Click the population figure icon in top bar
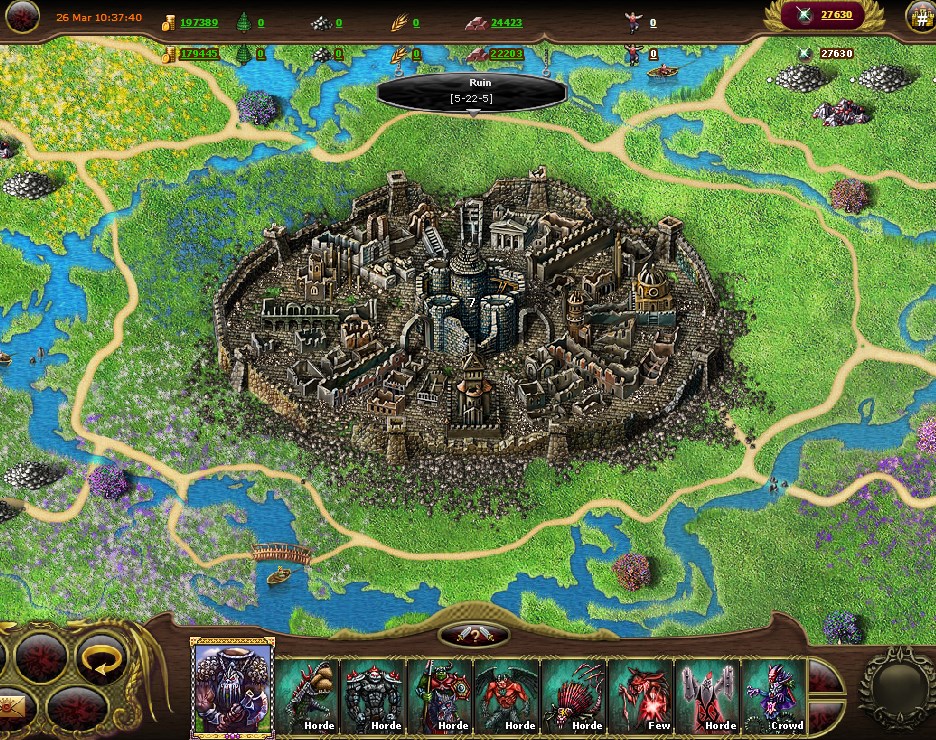This screenshot has width=936, height=740. pyautogui.click(x=632, y=21)
